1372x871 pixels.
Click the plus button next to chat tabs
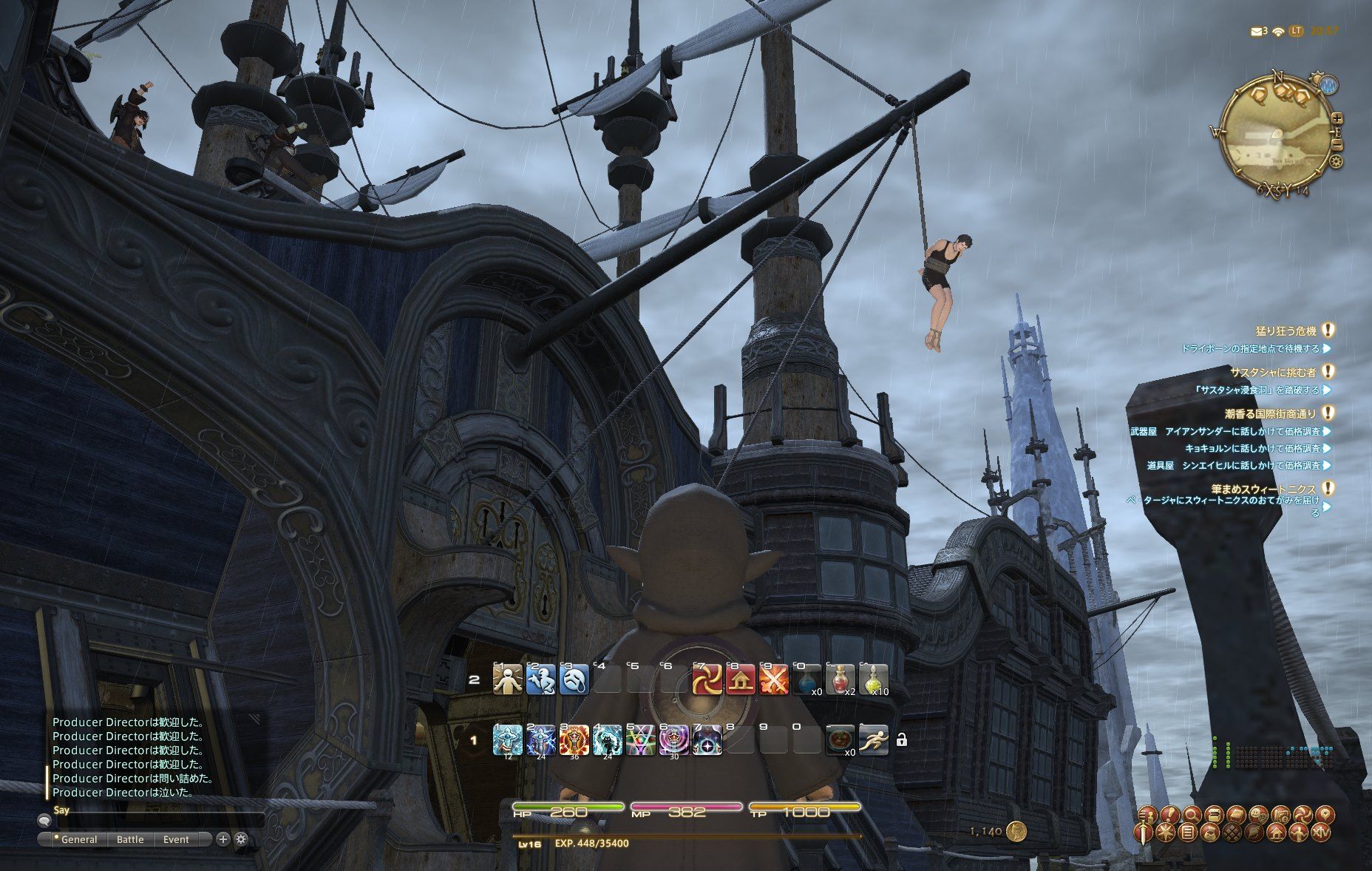coord(221,839)
